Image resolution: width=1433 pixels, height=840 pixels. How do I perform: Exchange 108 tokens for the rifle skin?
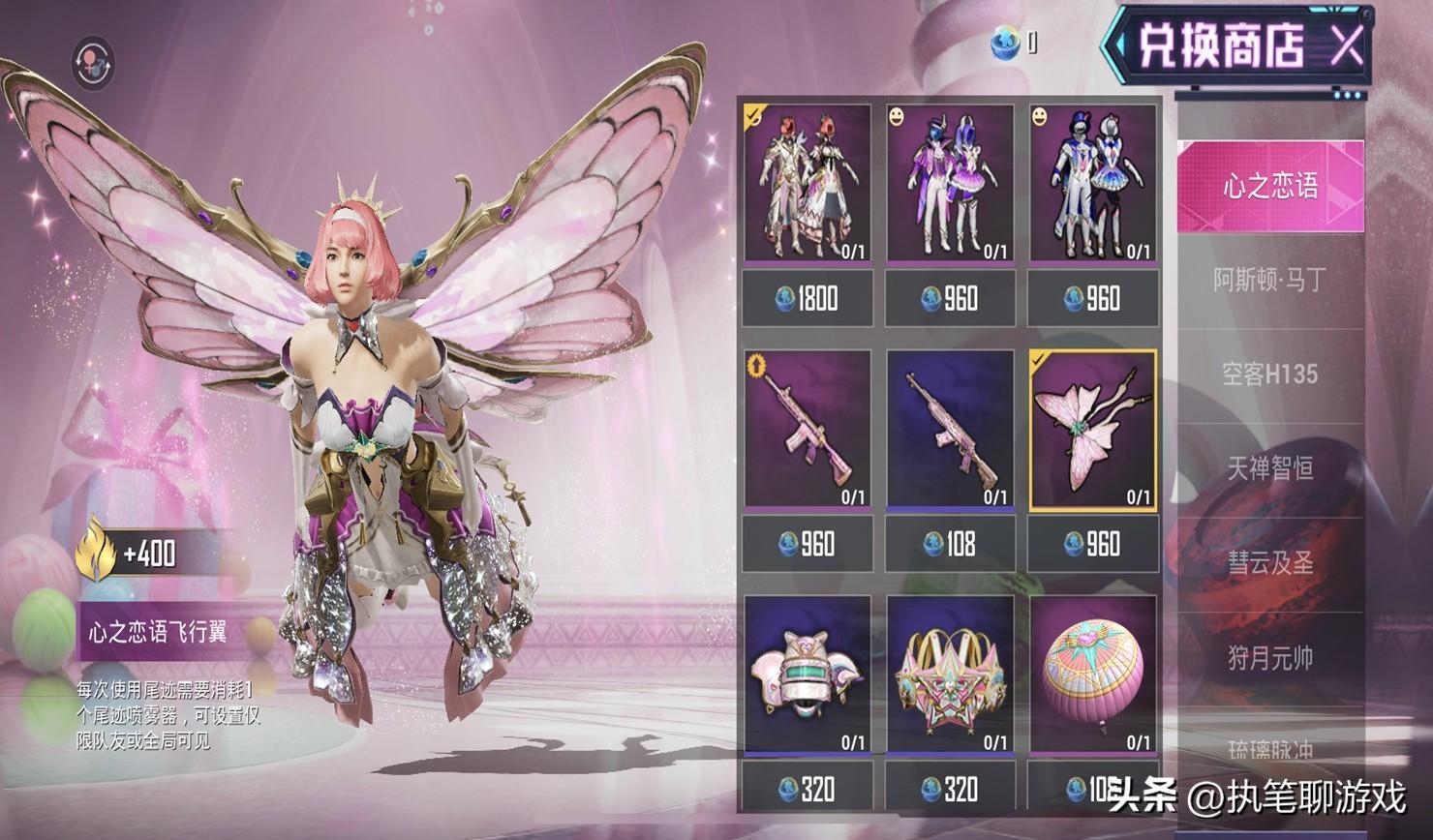(x=950, y=544)
